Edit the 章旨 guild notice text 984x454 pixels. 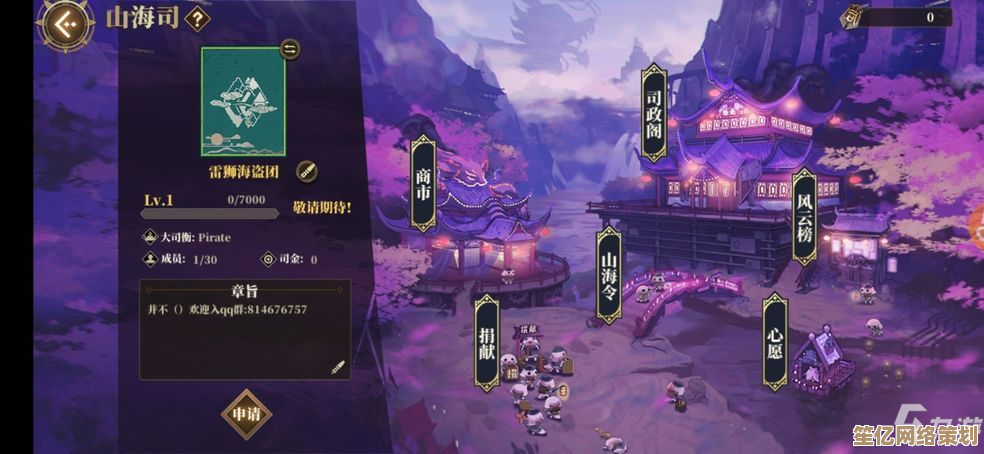pos(338,367)
